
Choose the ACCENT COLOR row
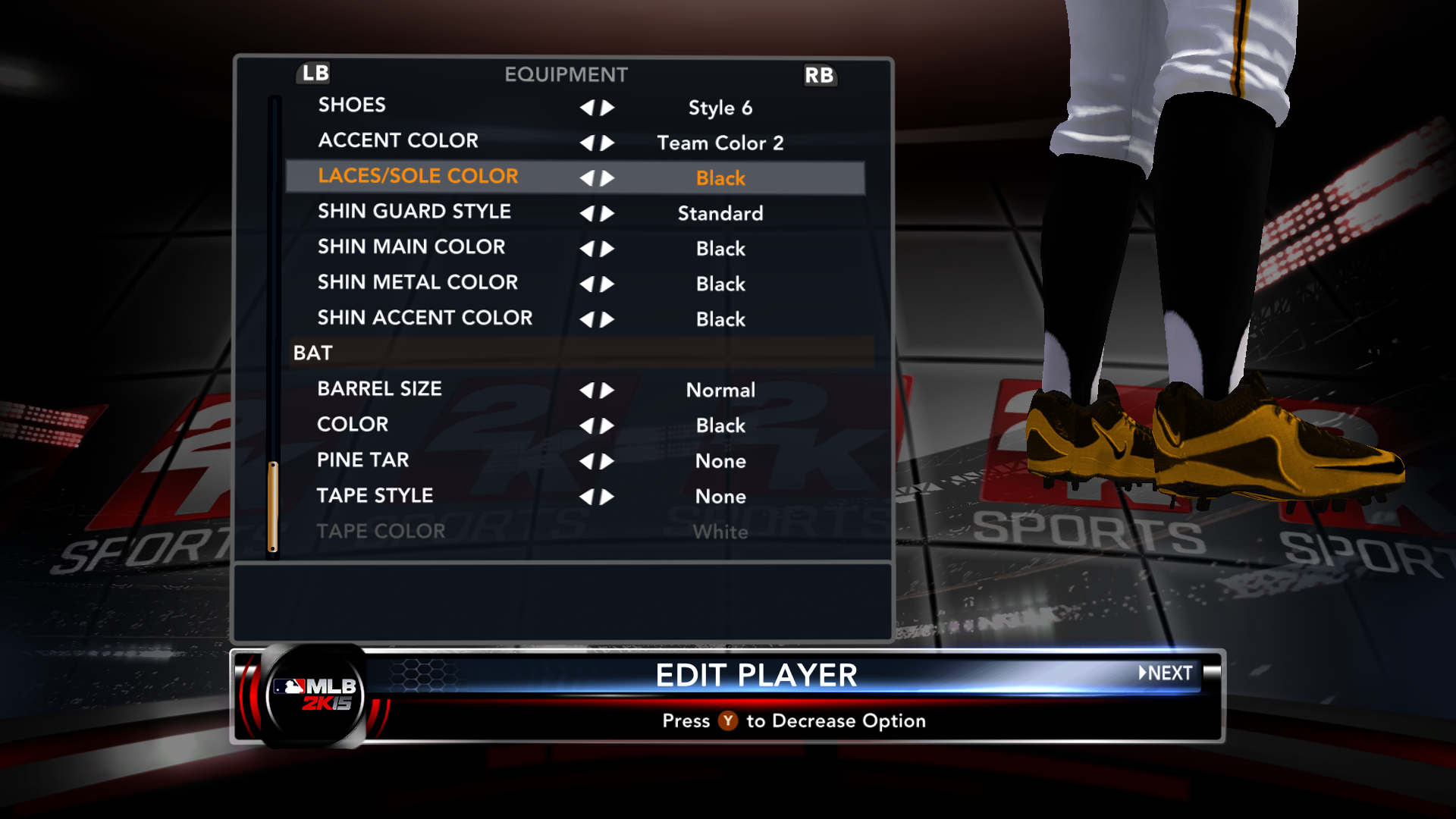[x=398, y=141]
